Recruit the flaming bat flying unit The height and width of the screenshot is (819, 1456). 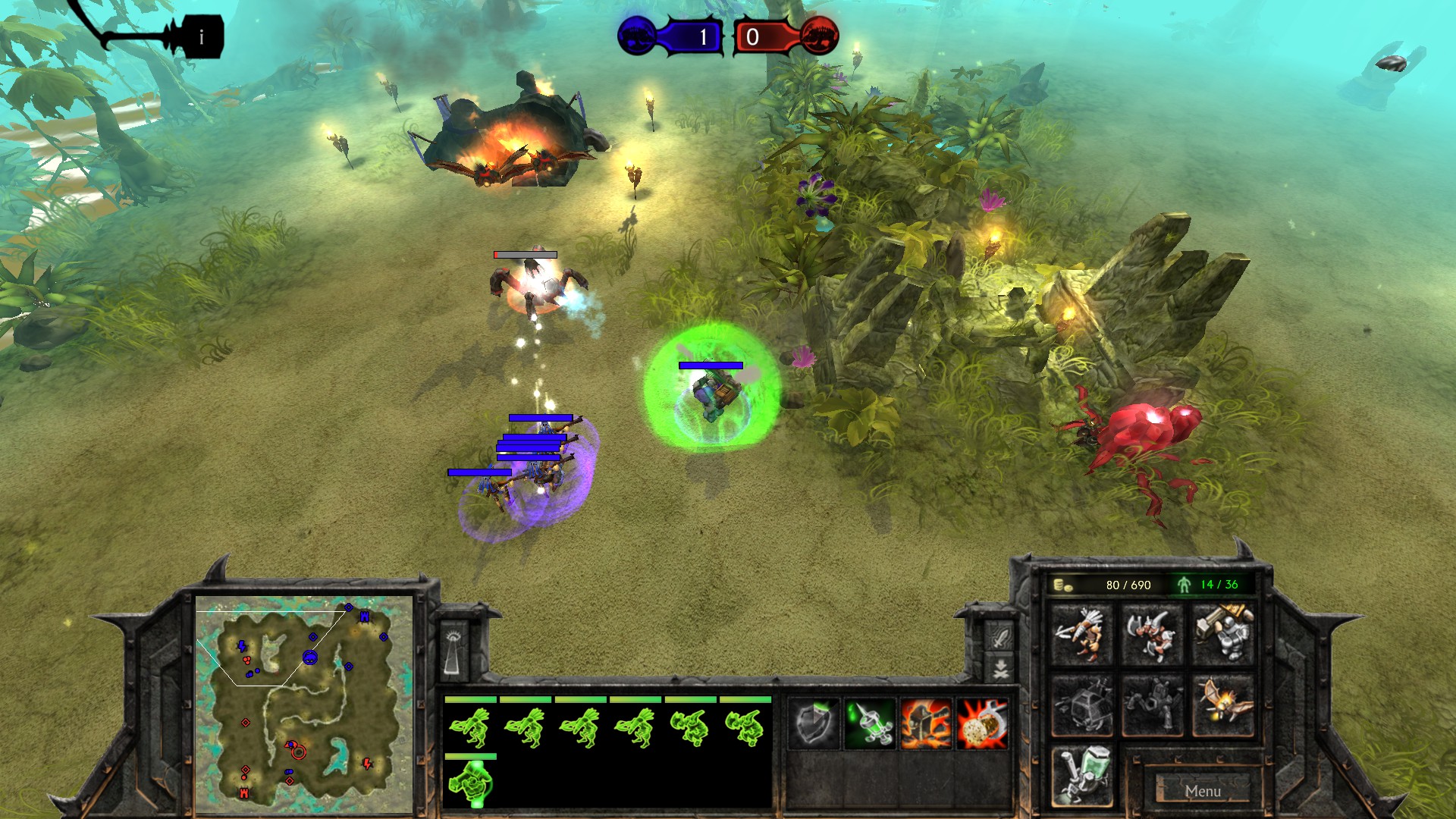pyautogui.click(x=1222, y=705)
